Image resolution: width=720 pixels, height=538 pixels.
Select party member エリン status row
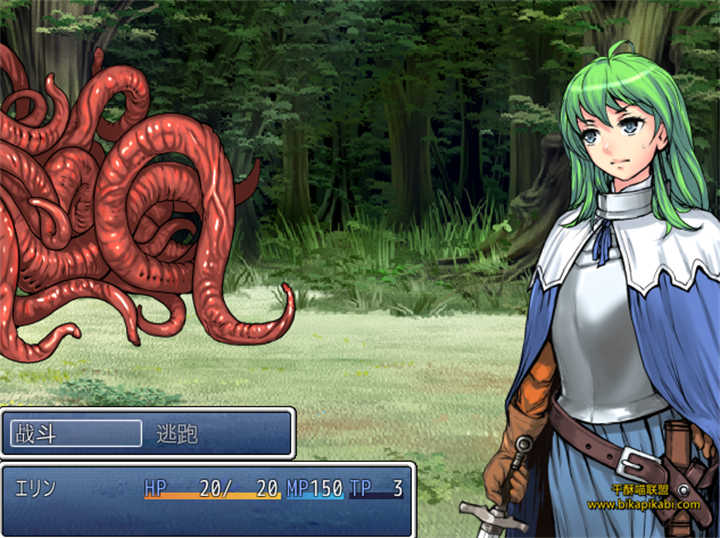tap(208, 489)
